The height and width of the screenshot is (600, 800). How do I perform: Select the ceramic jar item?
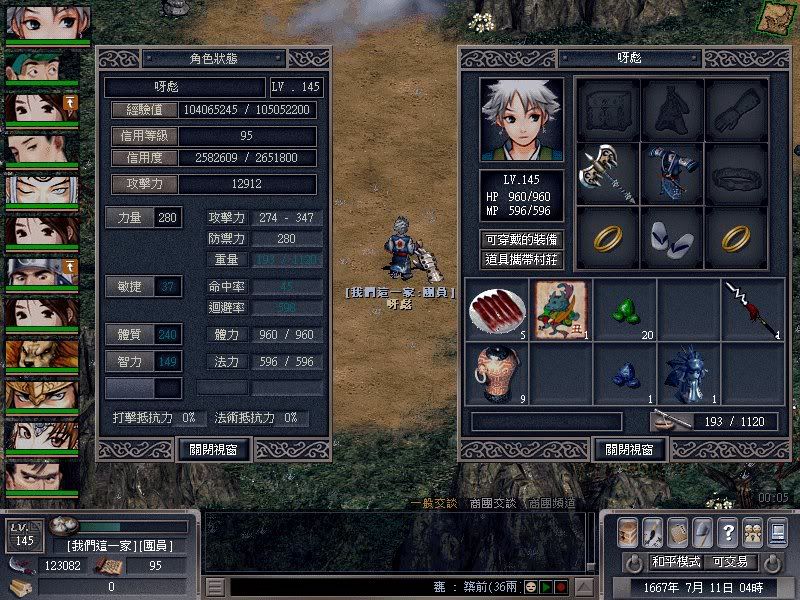[x=497, y=373]
